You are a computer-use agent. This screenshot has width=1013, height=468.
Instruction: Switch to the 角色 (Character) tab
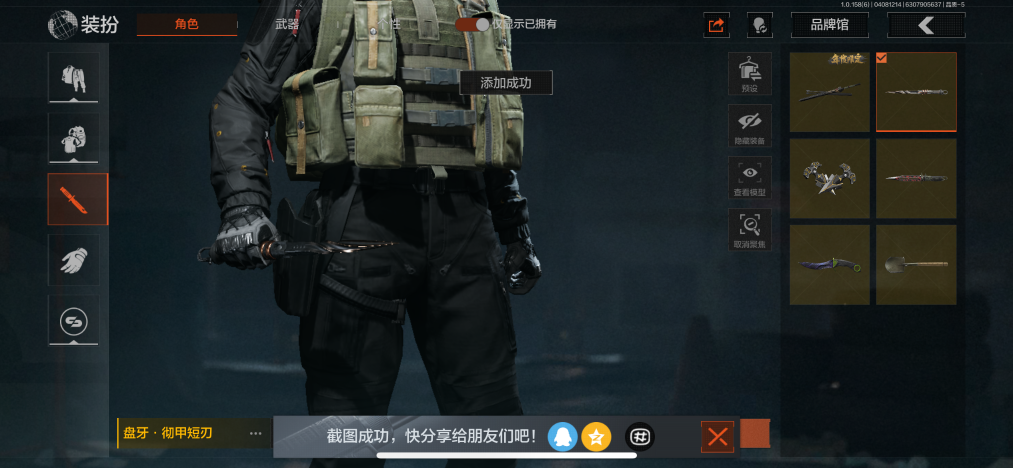(x=187, y=24)
